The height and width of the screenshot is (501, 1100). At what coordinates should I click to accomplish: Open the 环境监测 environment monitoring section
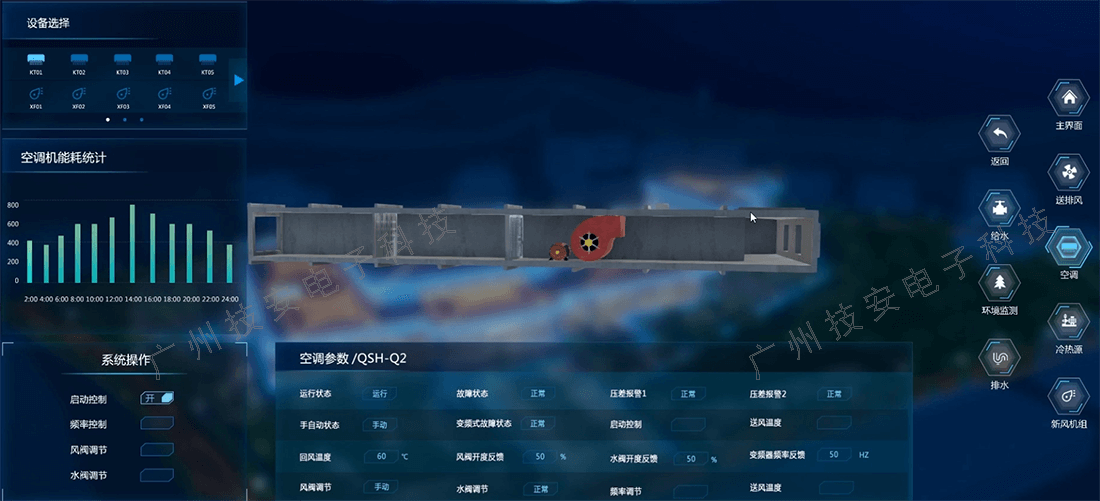point(1000,285)
